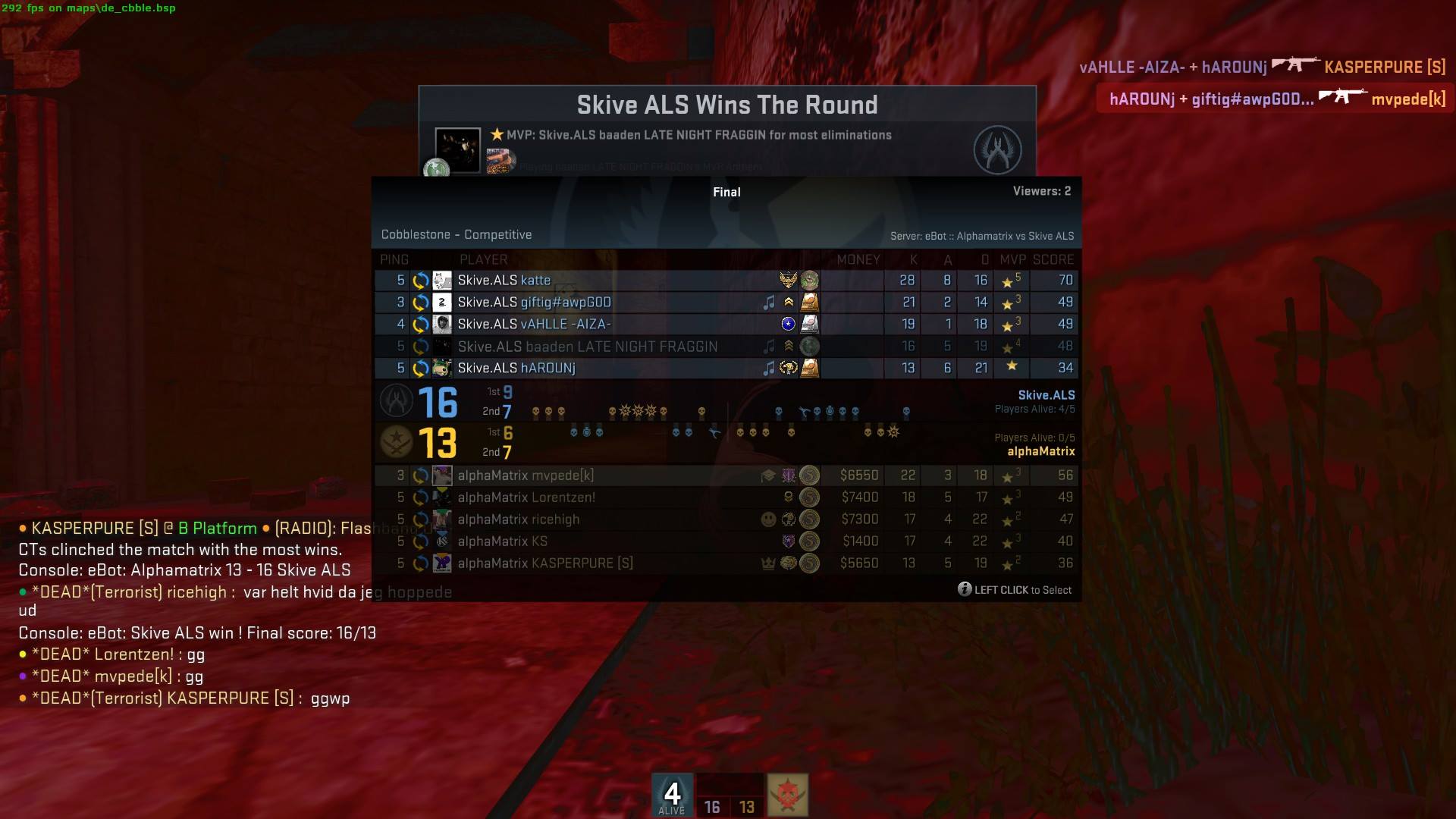The height and width of the screenshot is (819, 1456).
Task: Click the Terrorist team emblem beside score 13
Action: pyautogui.click(x=396, y=442)
